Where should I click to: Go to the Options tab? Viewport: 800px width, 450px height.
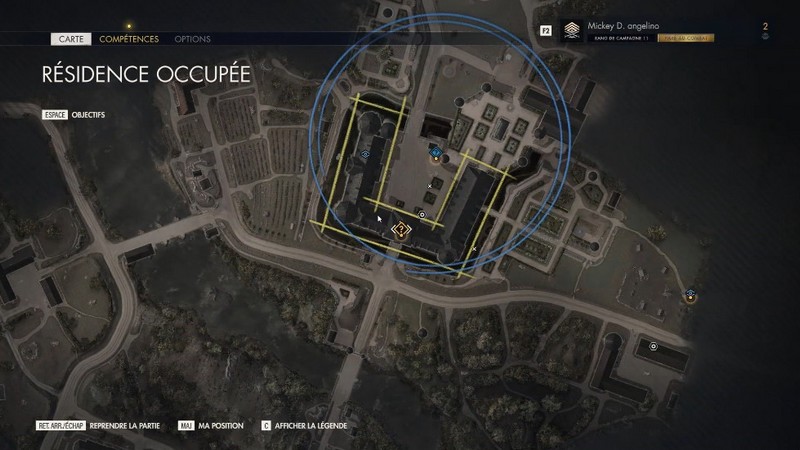(192, 39)
